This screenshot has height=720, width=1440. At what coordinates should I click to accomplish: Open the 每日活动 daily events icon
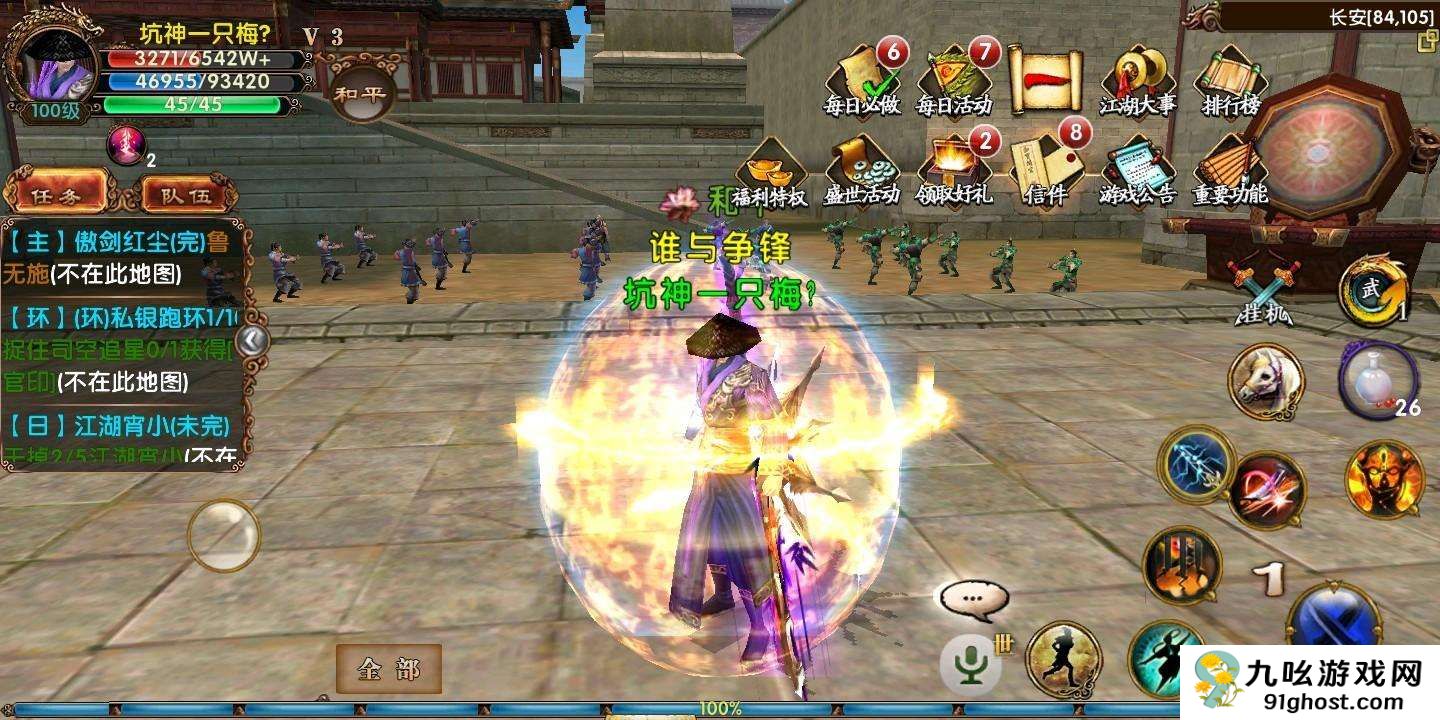pos(954,80)
